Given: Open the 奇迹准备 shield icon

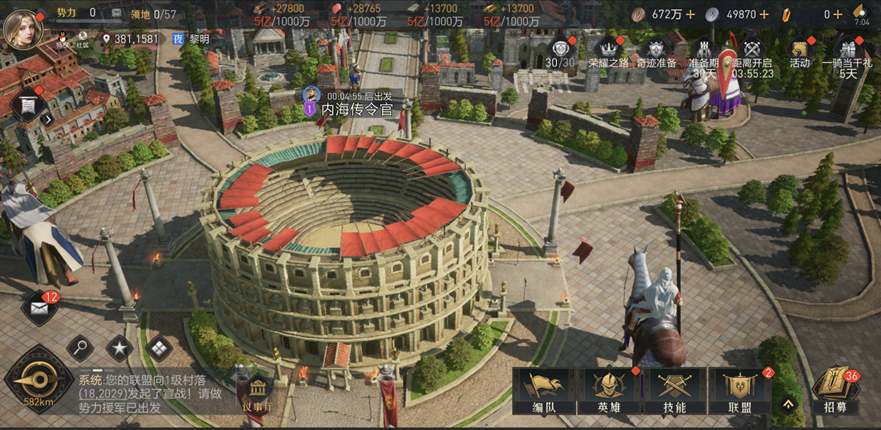Looking at the screenshot, I should (x=655, y=52).
